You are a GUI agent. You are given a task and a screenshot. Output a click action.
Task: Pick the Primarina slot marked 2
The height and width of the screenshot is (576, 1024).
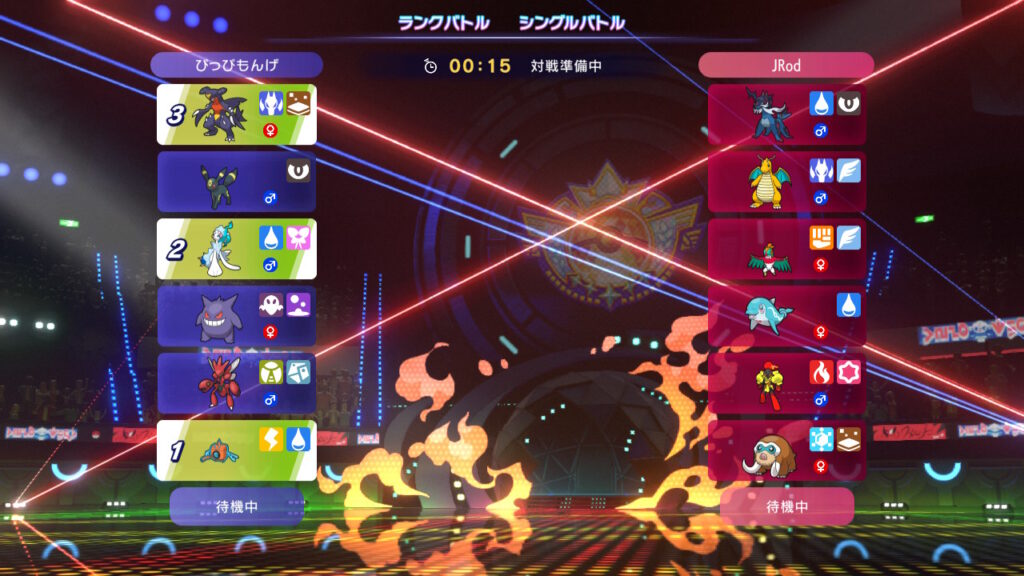(236, 248)
